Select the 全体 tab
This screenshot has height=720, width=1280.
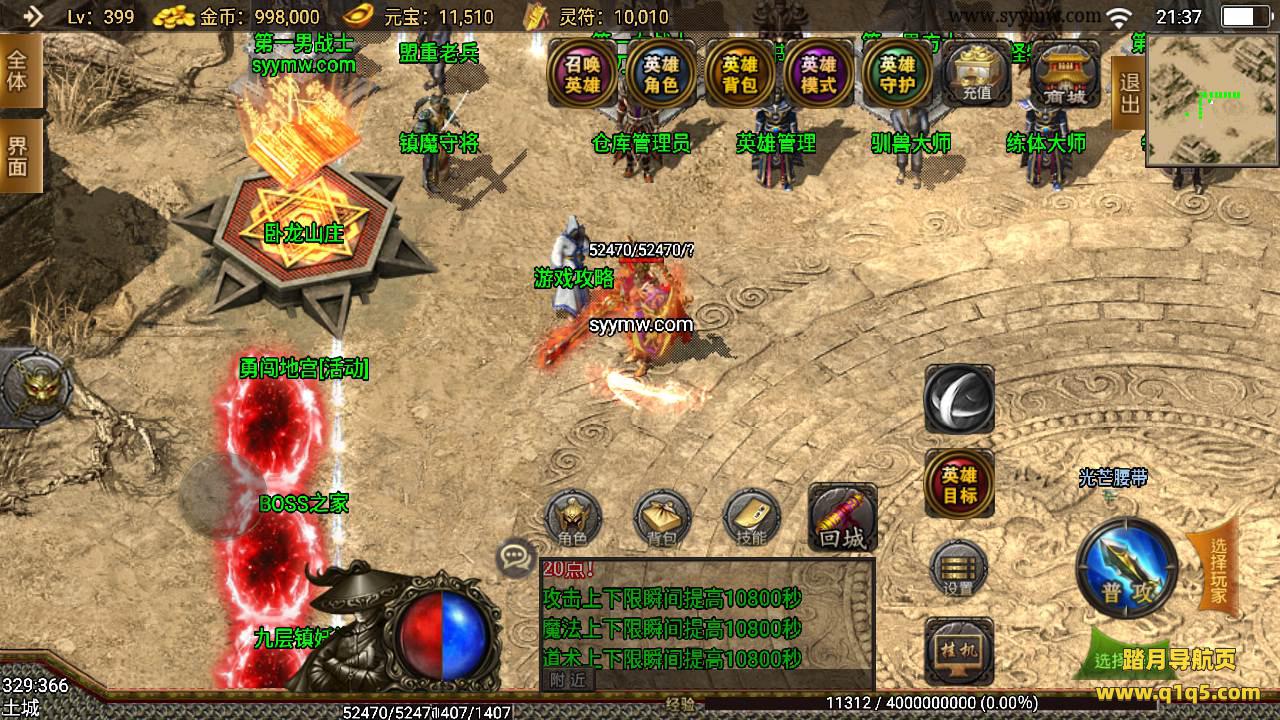(19, 70)
